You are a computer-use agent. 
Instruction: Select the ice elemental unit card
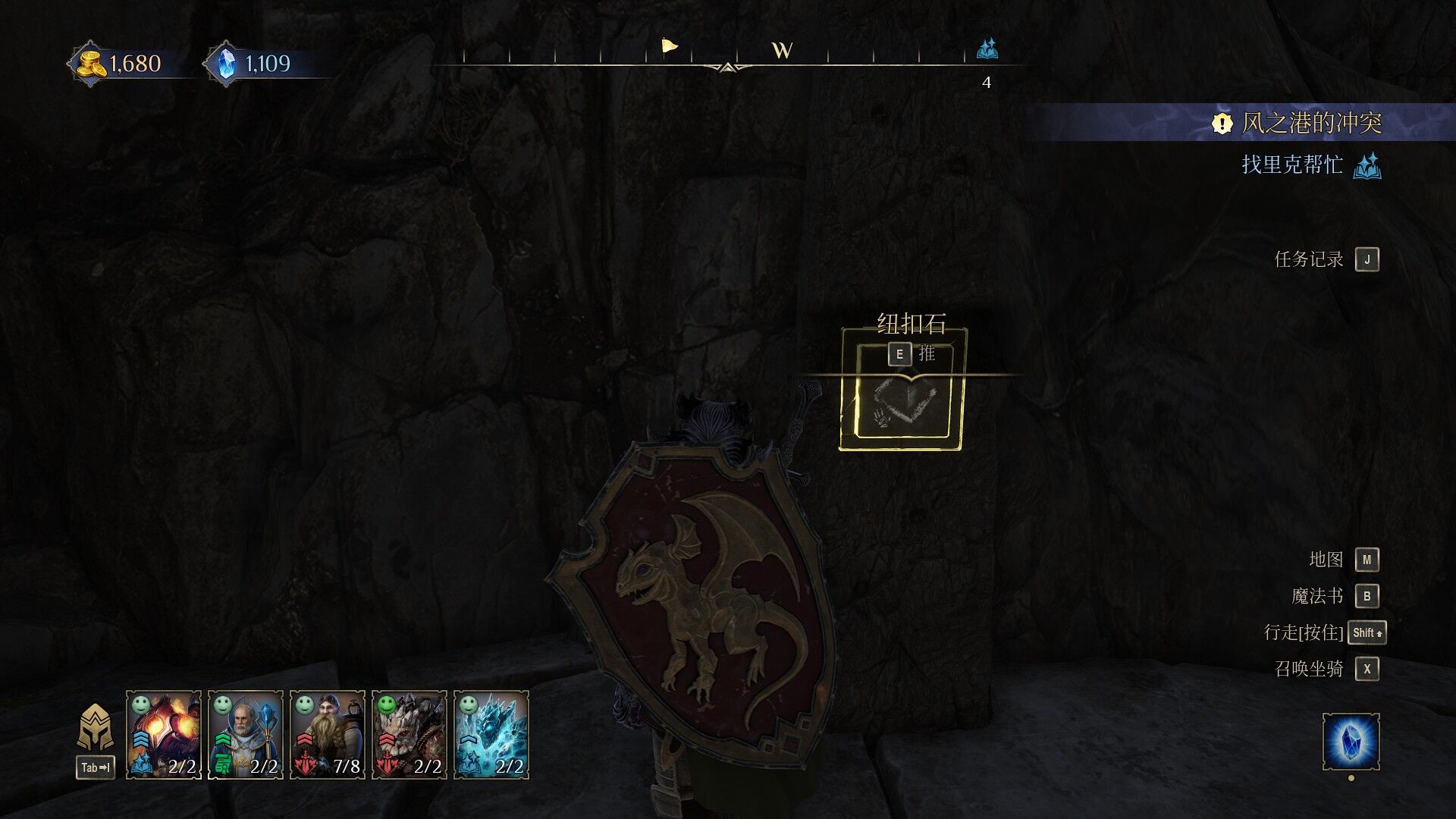(x=491, y=734)
